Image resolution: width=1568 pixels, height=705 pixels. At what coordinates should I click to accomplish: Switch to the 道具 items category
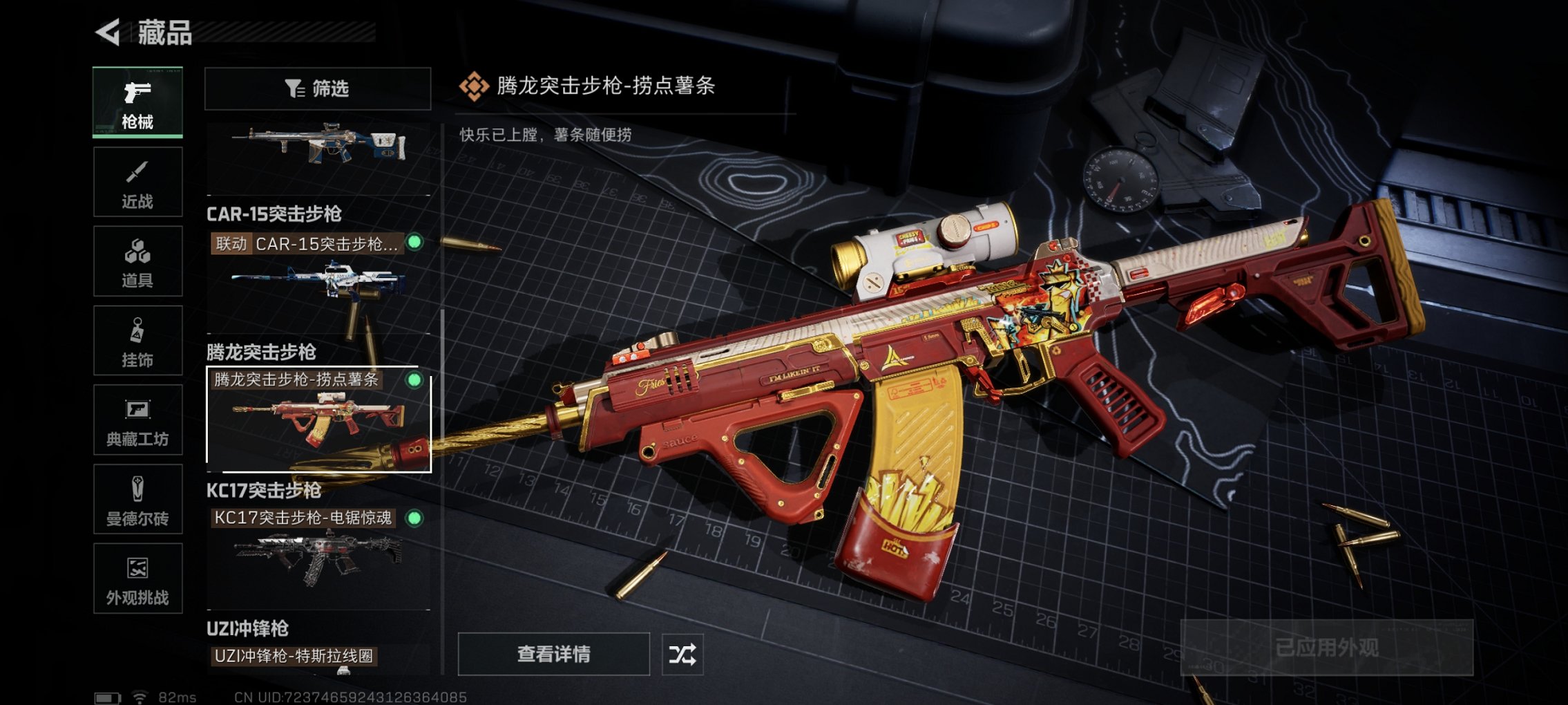(137, 259)
